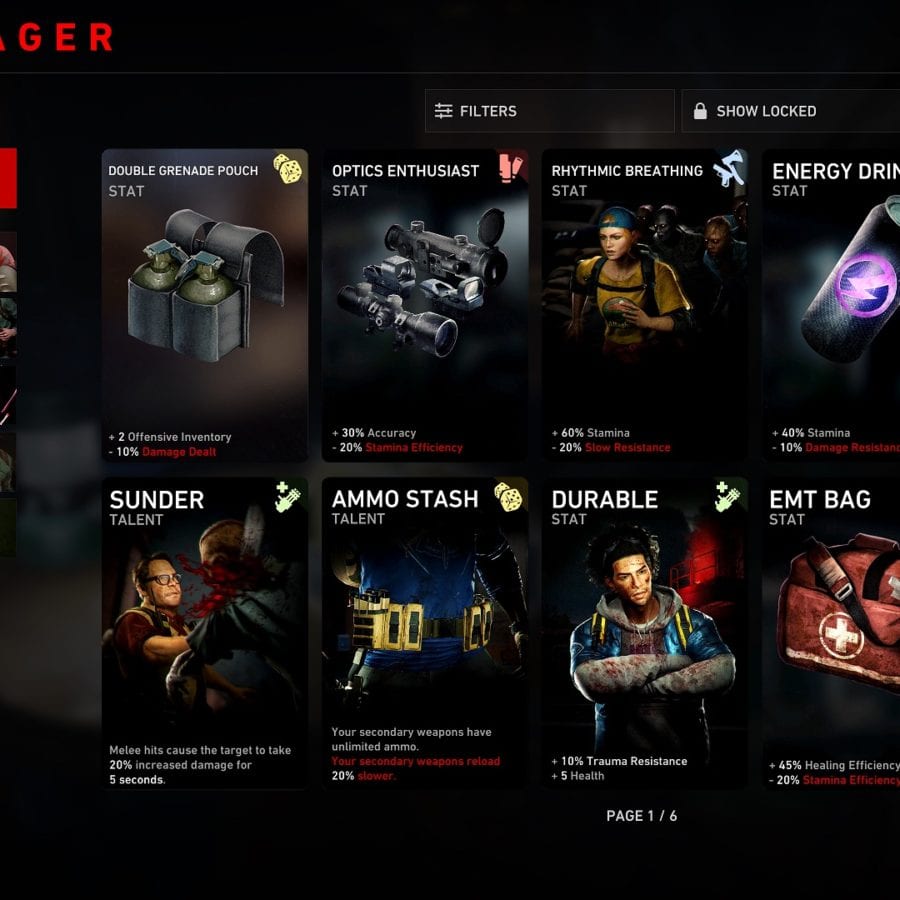Select the Energy Drink card

(832, 305)
